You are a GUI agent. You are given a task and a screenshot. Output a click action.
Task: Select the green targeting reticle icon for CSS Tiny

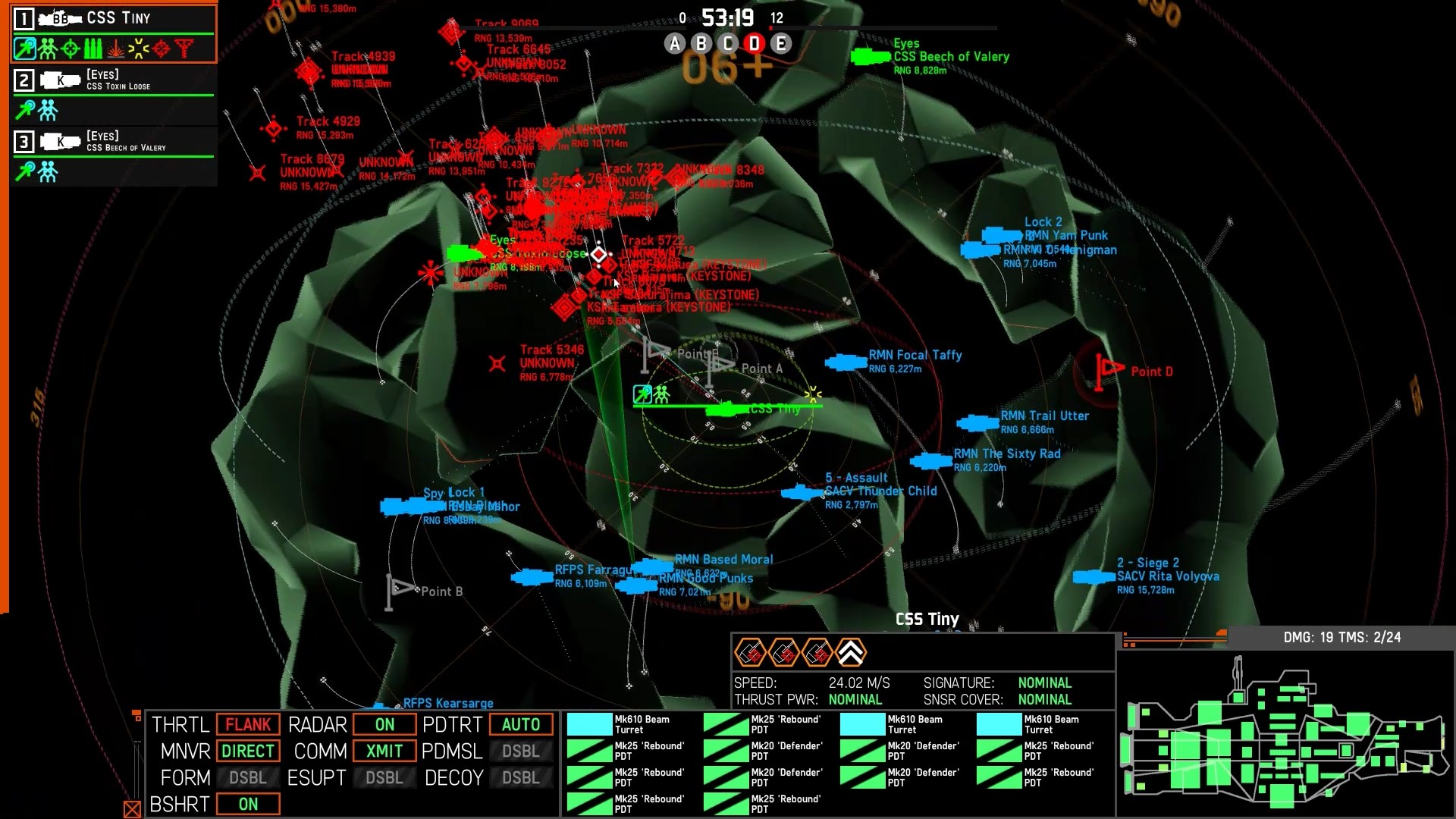[70, 48]
